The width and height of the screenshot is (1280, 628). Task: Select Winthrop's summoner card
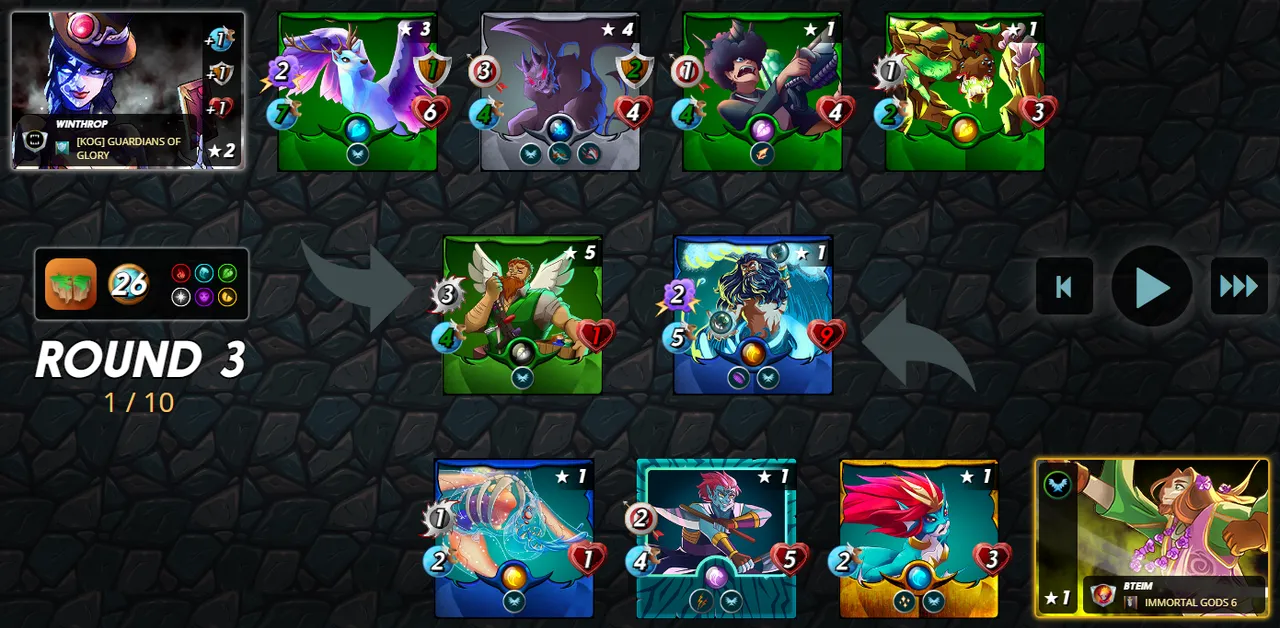pos(127,90)
